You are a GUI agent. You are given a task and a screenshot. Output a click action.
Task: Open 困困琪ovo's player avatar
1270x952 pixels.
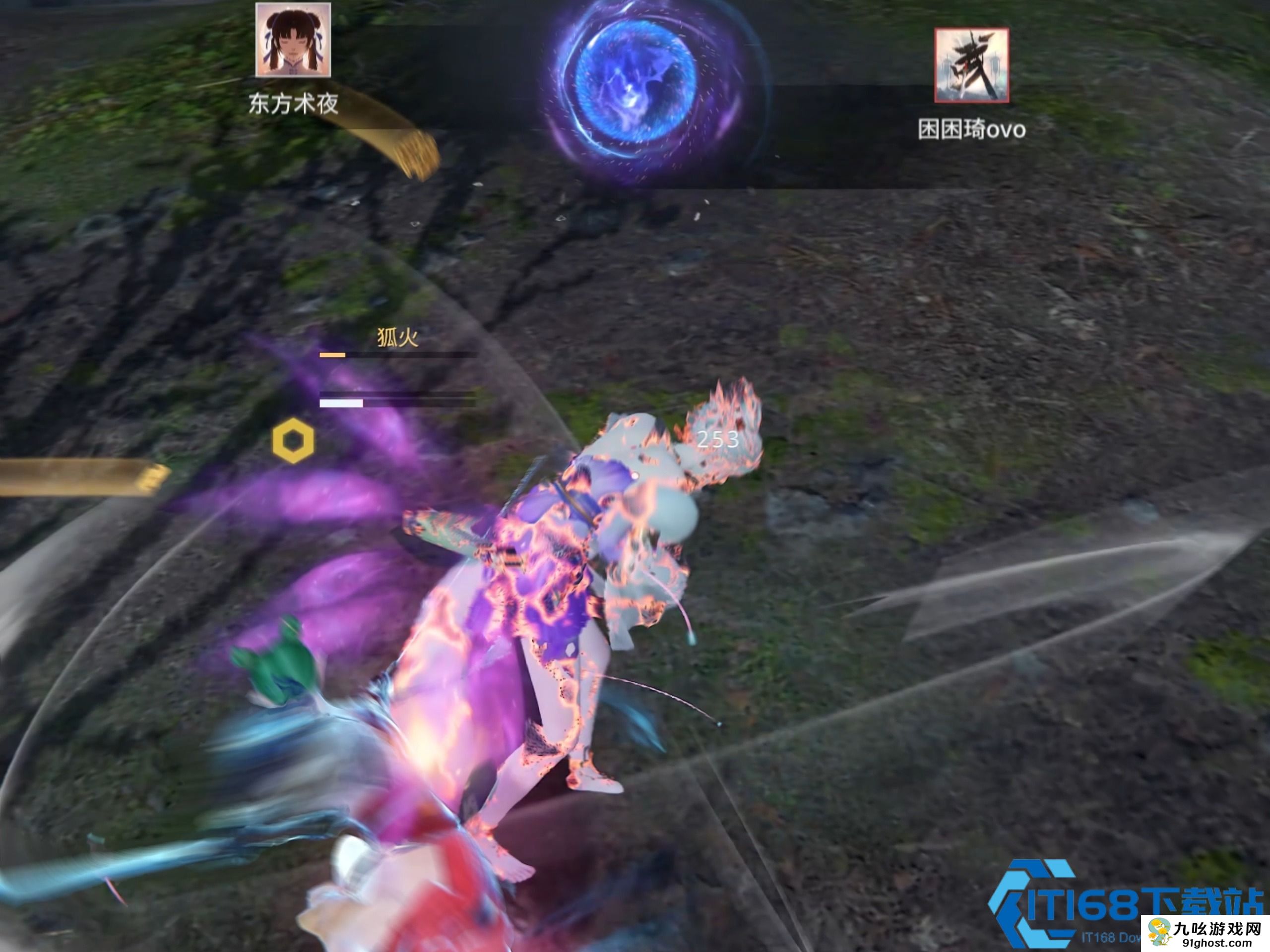coord(971,65)
